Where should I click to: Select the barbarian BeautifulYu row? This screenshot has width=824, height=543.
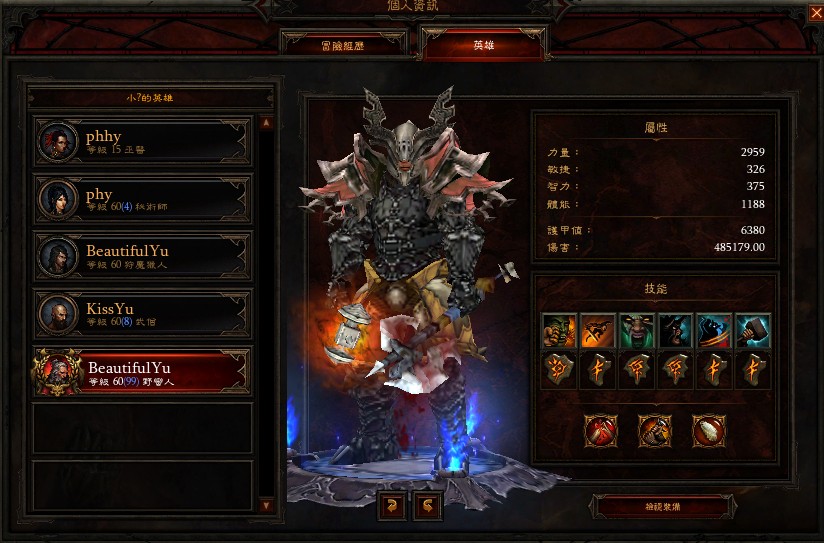(x=142, y=372)
